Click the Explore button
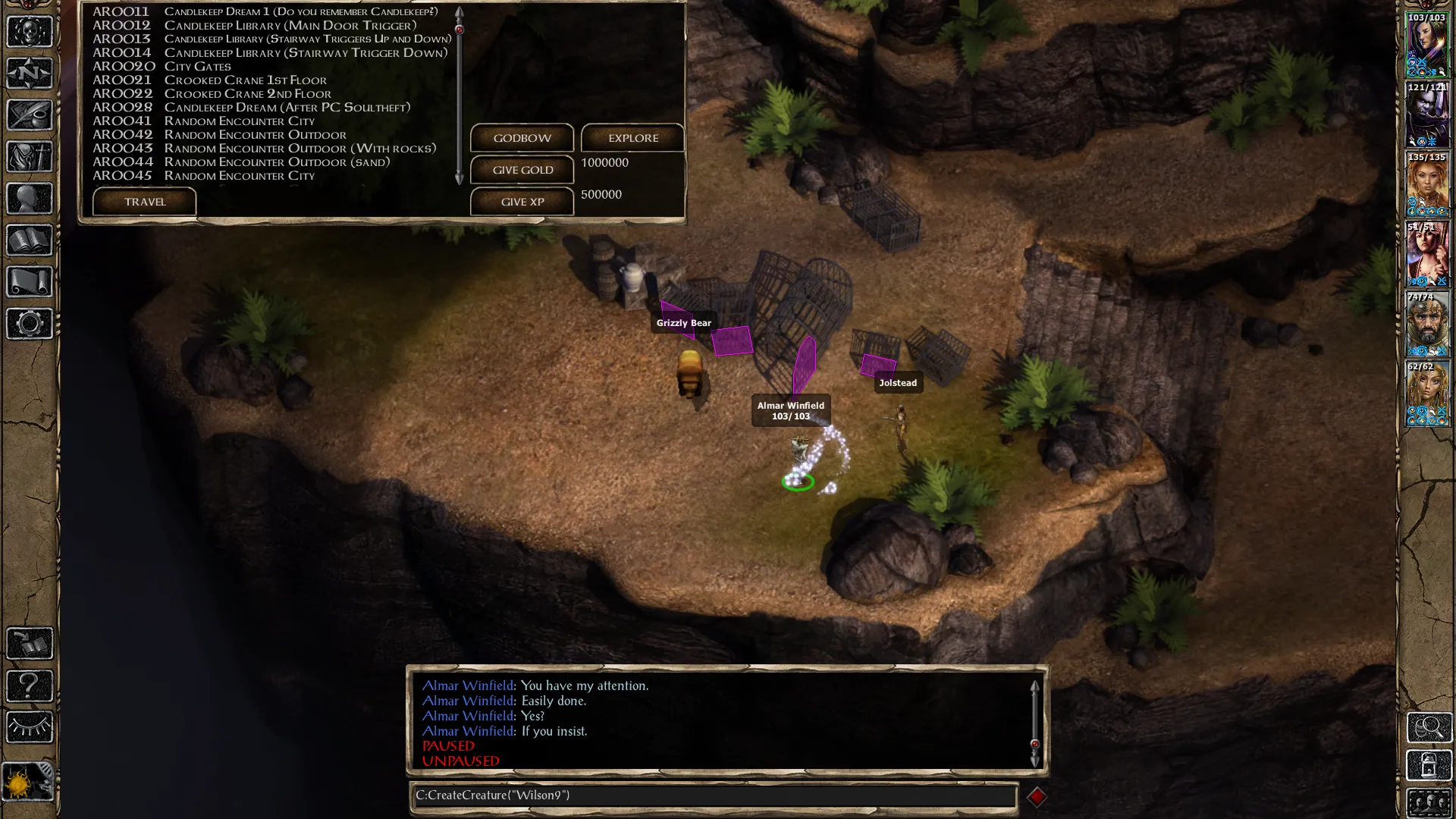This screenshot has height=819, width=1456. coord(632,138)
